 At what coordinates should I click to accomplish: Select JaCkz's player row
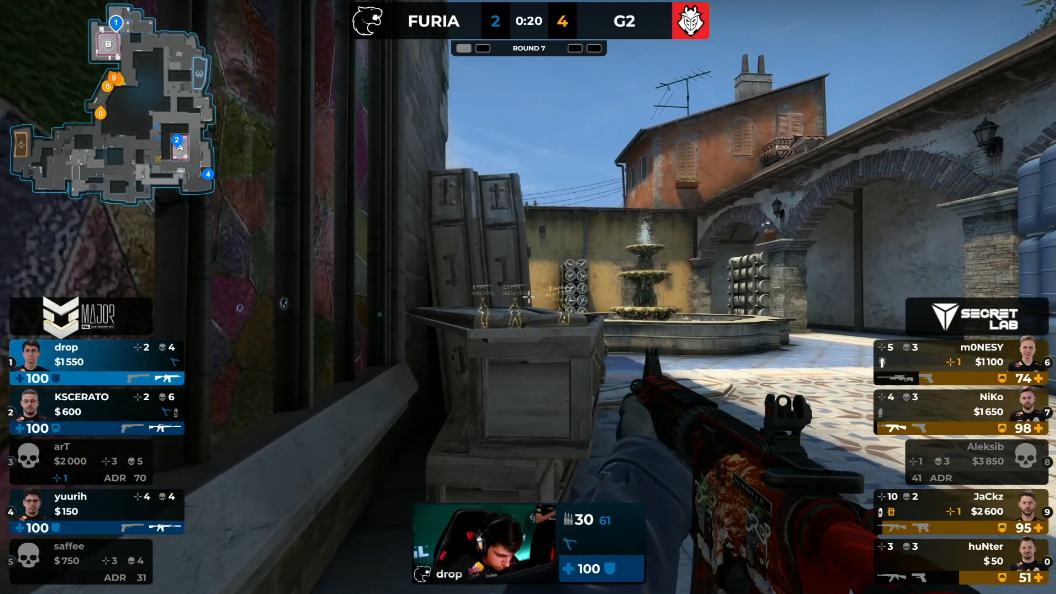click(x=960, y=511)
